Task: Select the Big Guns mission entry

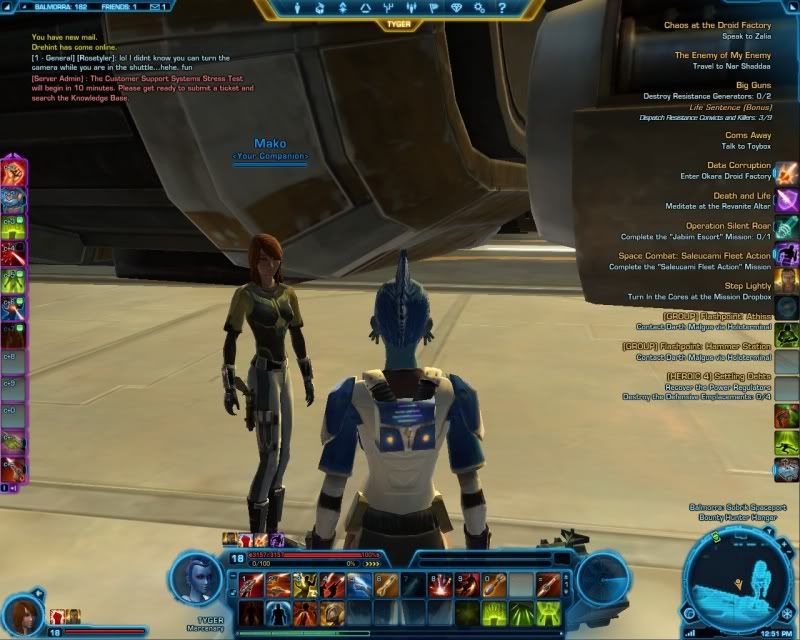Action: pyautogui.click(x=753, y=86)
